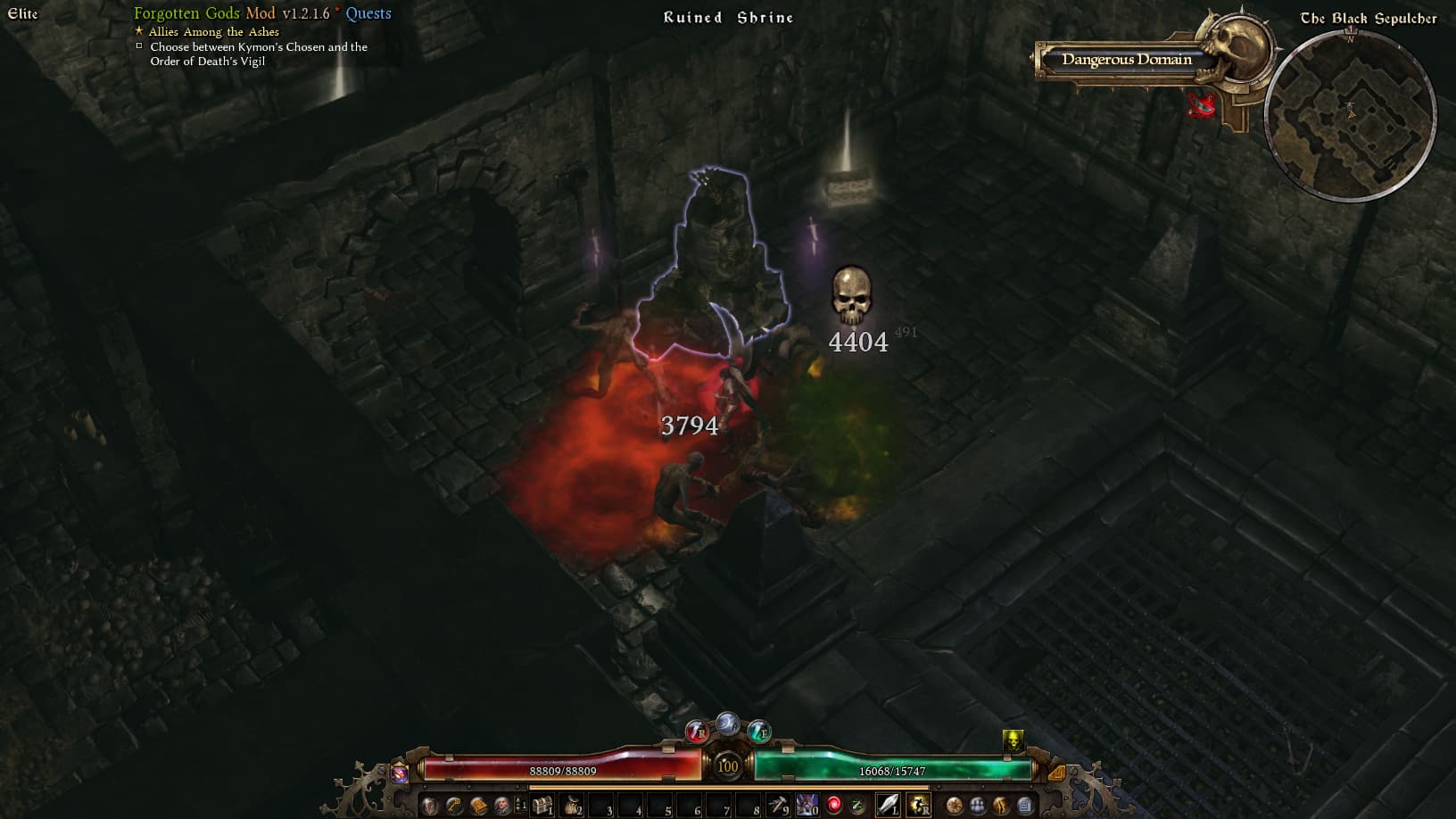Click the golden key icon on the bottom bar
The image size is (1456, 819).
pos(455,806)
